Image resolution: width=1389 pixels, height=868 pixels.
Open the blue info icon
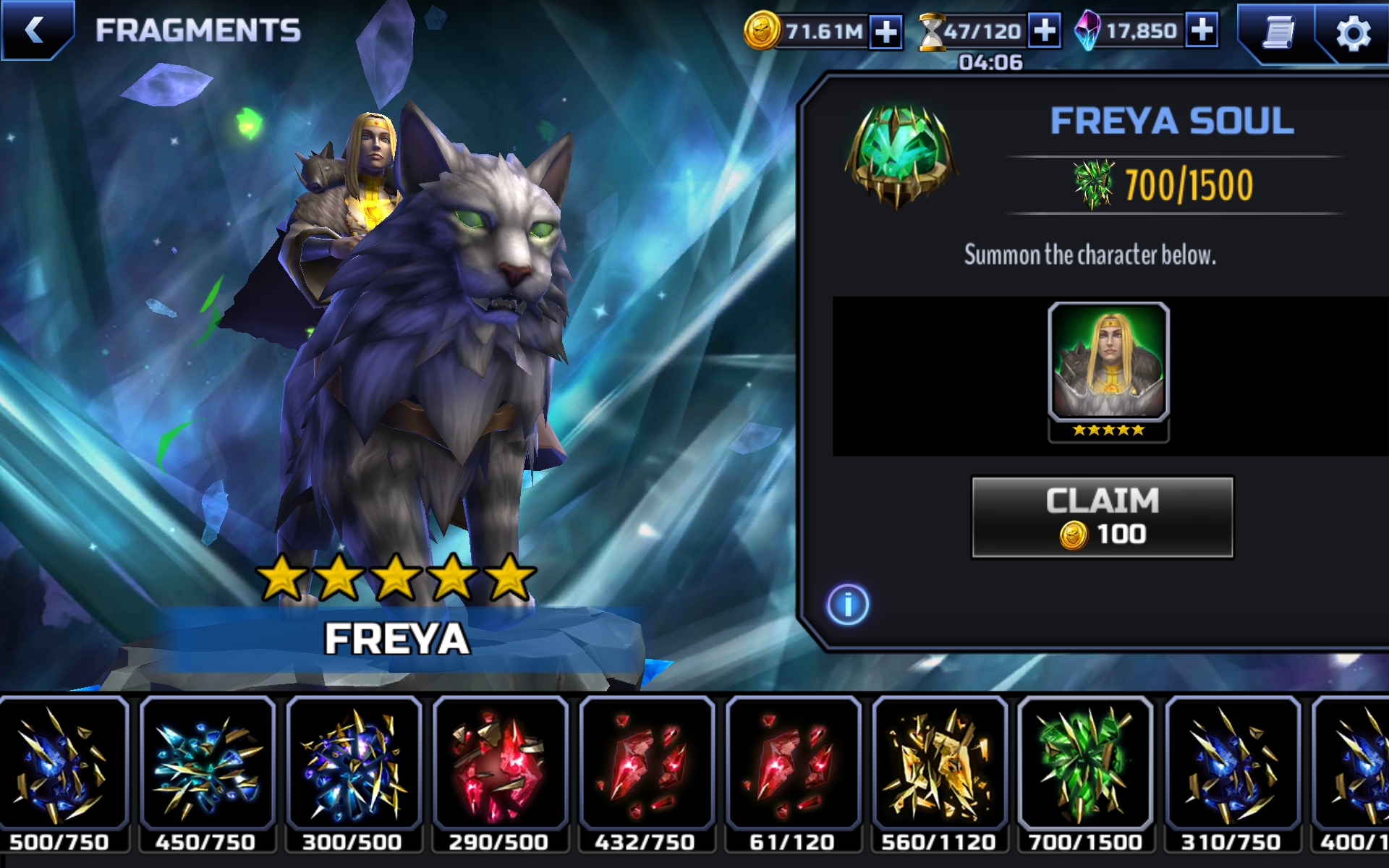click(x=847, y=604)
